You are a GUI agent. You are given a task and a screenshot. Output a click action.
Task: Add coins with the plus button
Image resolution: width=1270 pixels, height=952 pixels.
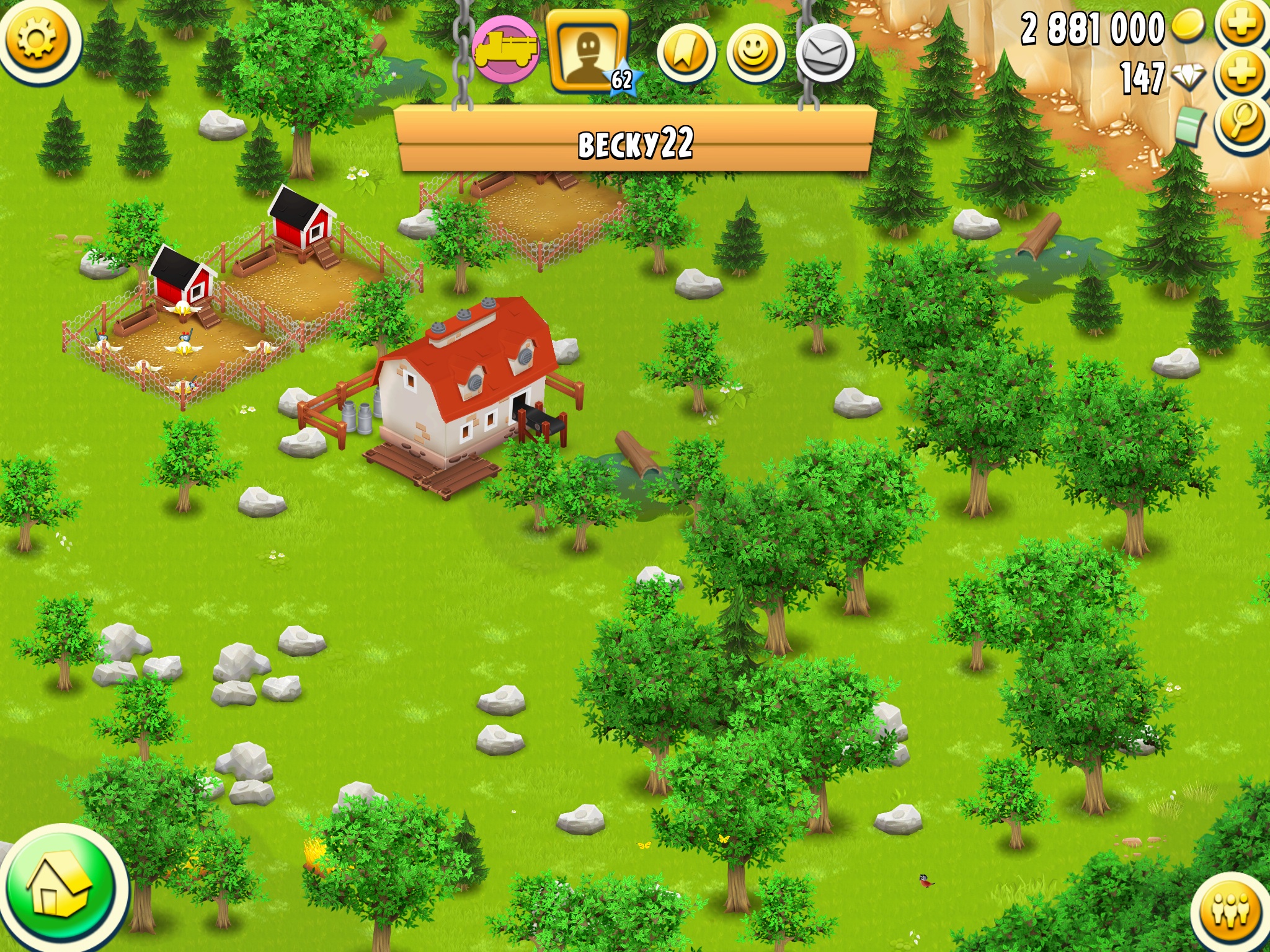(x=1241, y=25)
